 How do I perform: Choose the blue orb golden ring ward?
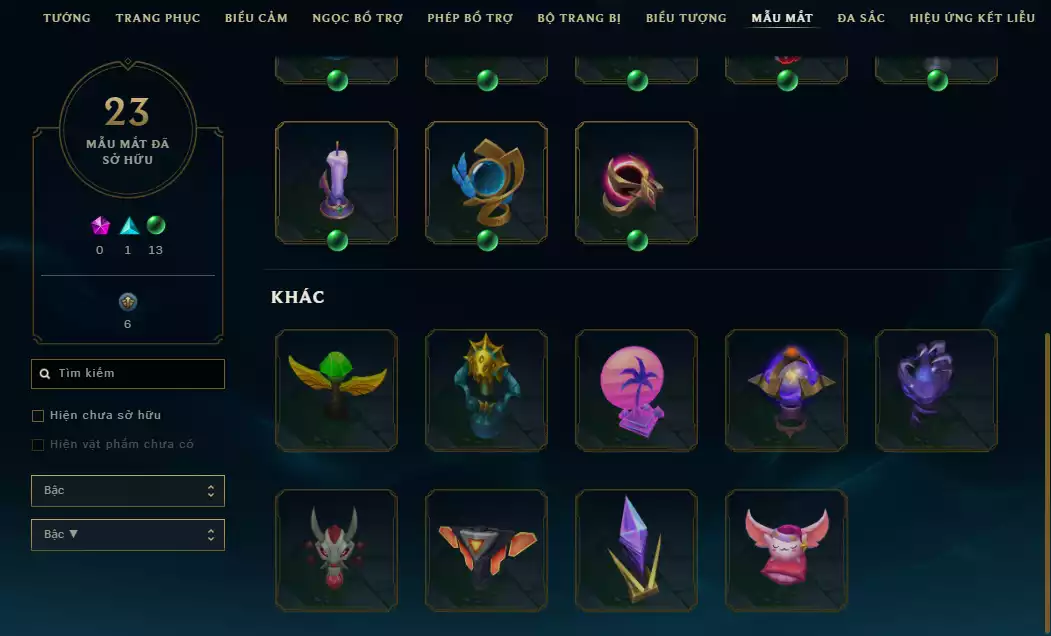pos(486,182)
